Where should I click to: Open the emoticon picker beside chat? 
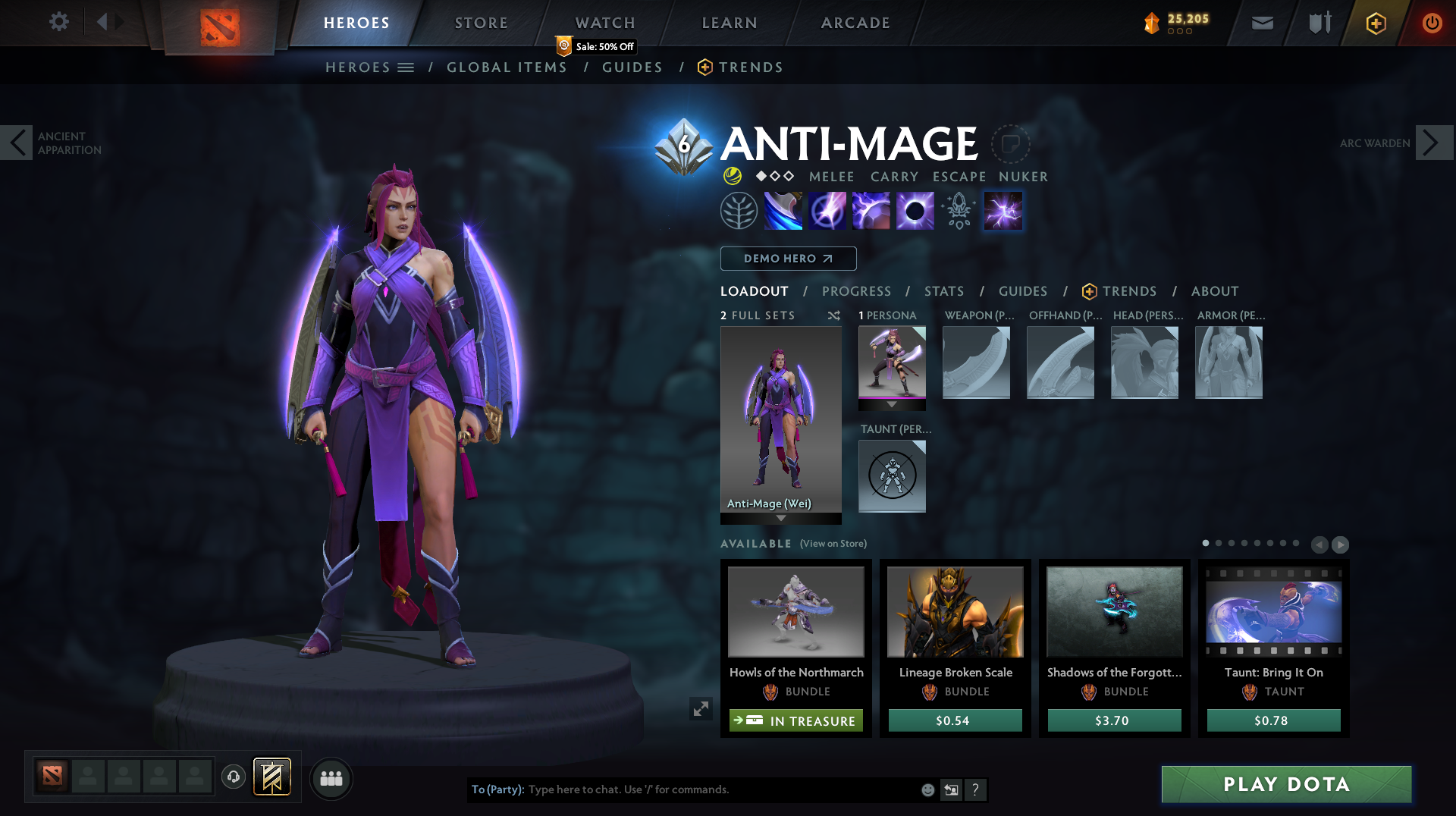pyautogui.click(x=927, y=789)
